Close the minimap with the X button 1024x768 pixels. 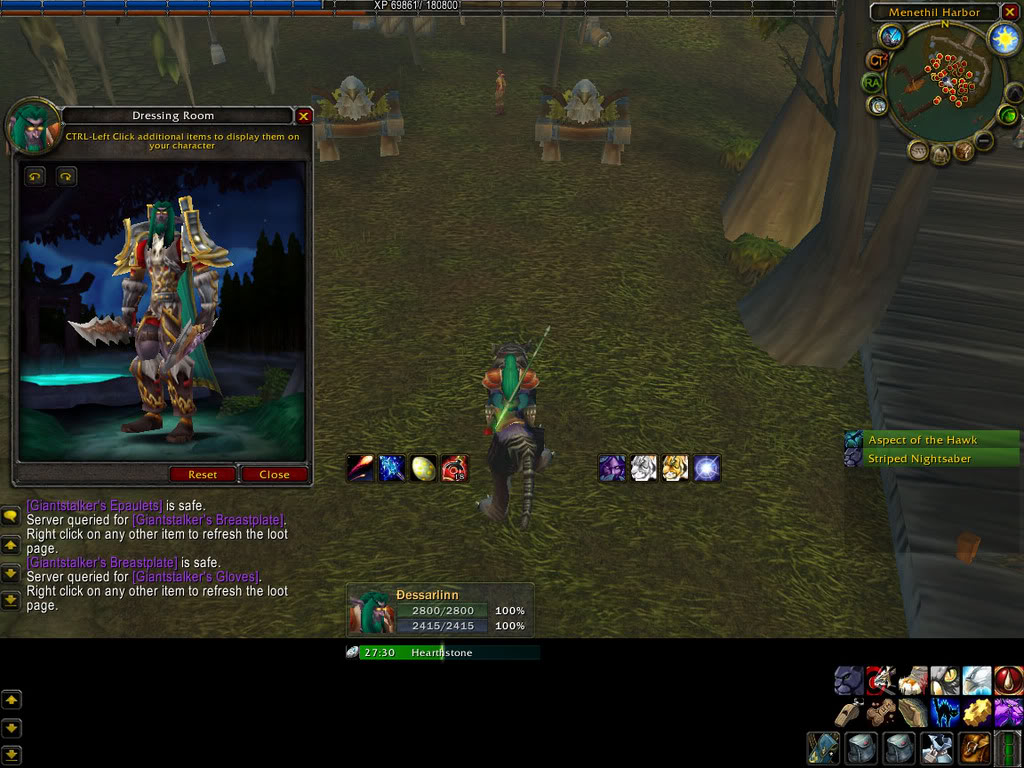coord(1011,12)
